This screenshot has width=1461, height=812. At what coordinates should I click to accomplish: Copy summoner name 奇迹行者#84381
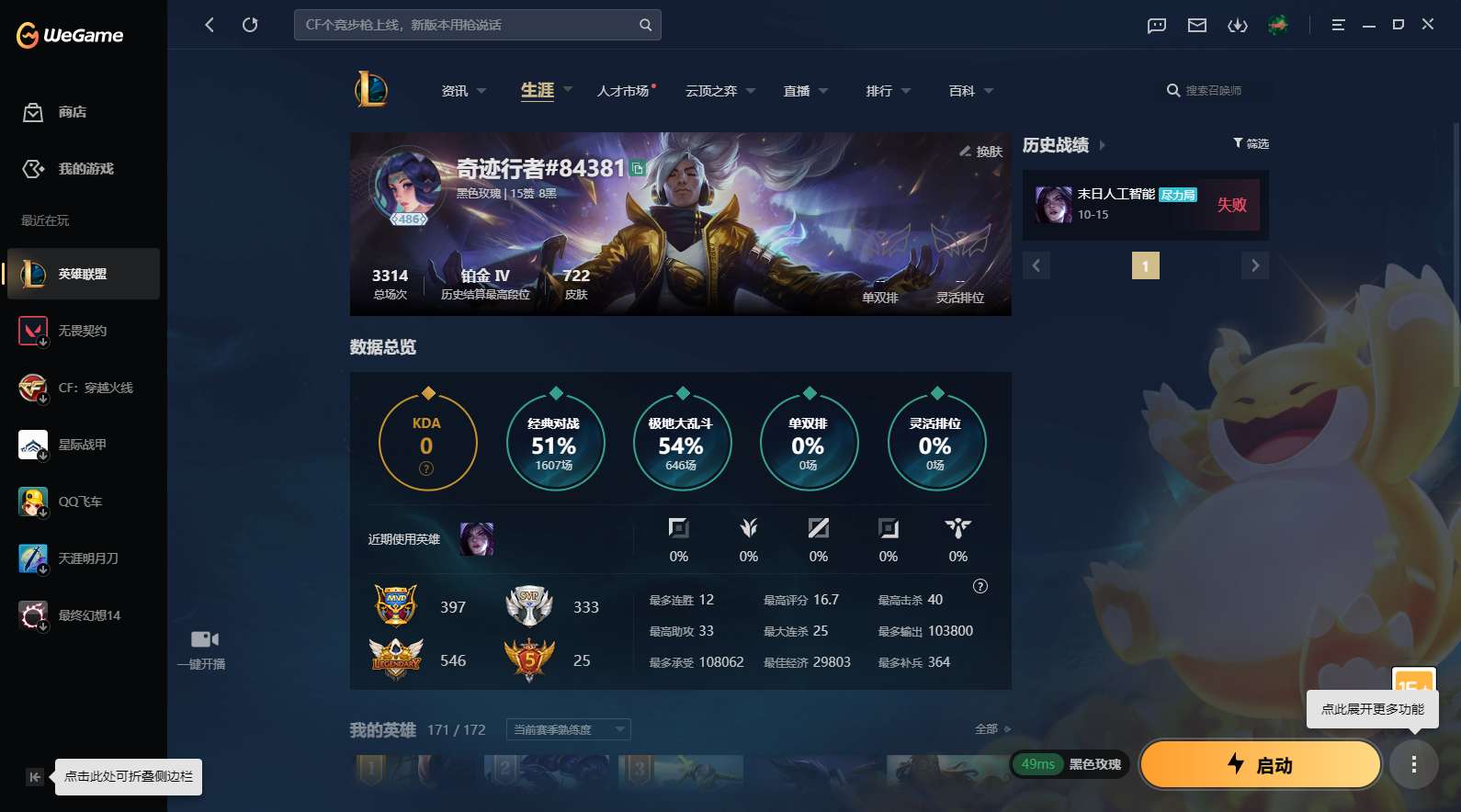(x=636, y=170)
